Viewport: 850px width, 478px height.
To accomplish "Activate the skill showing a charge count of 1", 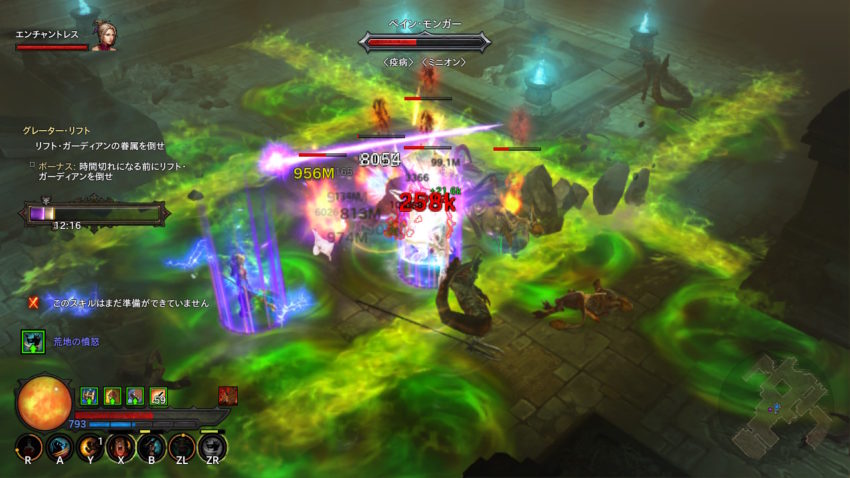I will pyautogui.click(x=90, y=447).
